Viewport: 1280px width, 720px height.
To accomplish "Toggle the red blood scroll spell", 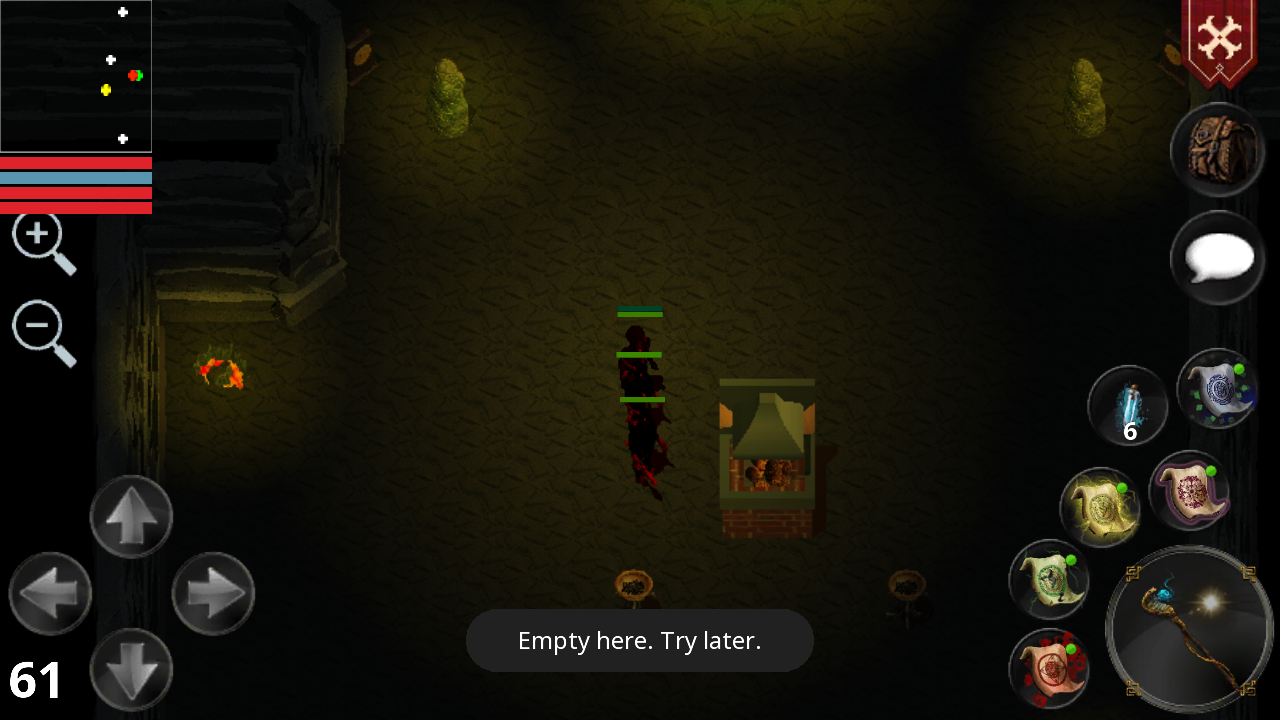I will [x=1049, y=668].
